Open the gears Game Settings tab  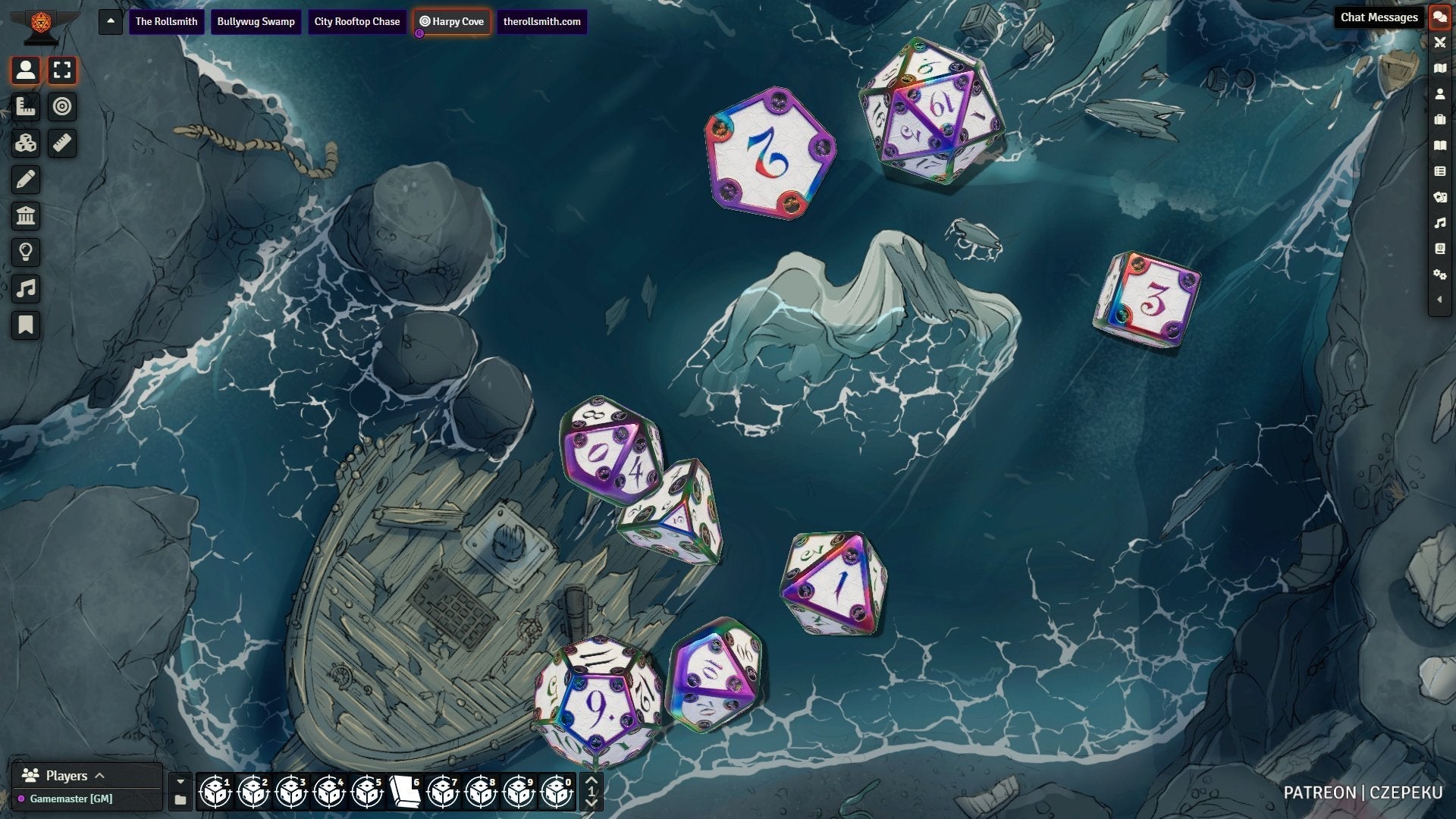point(1439,275)
